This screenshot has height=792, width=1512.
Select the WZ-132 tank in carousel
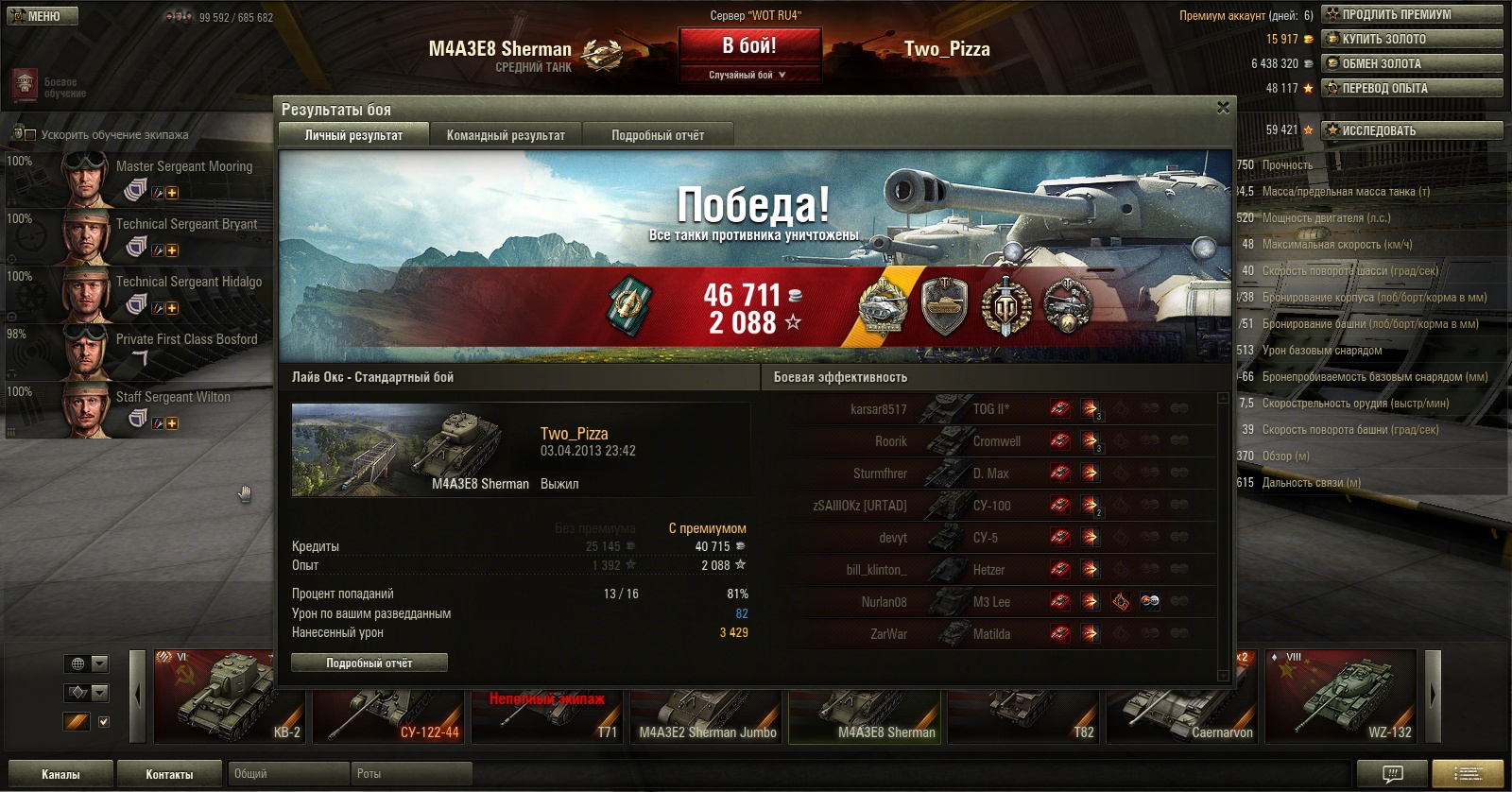1340,697
